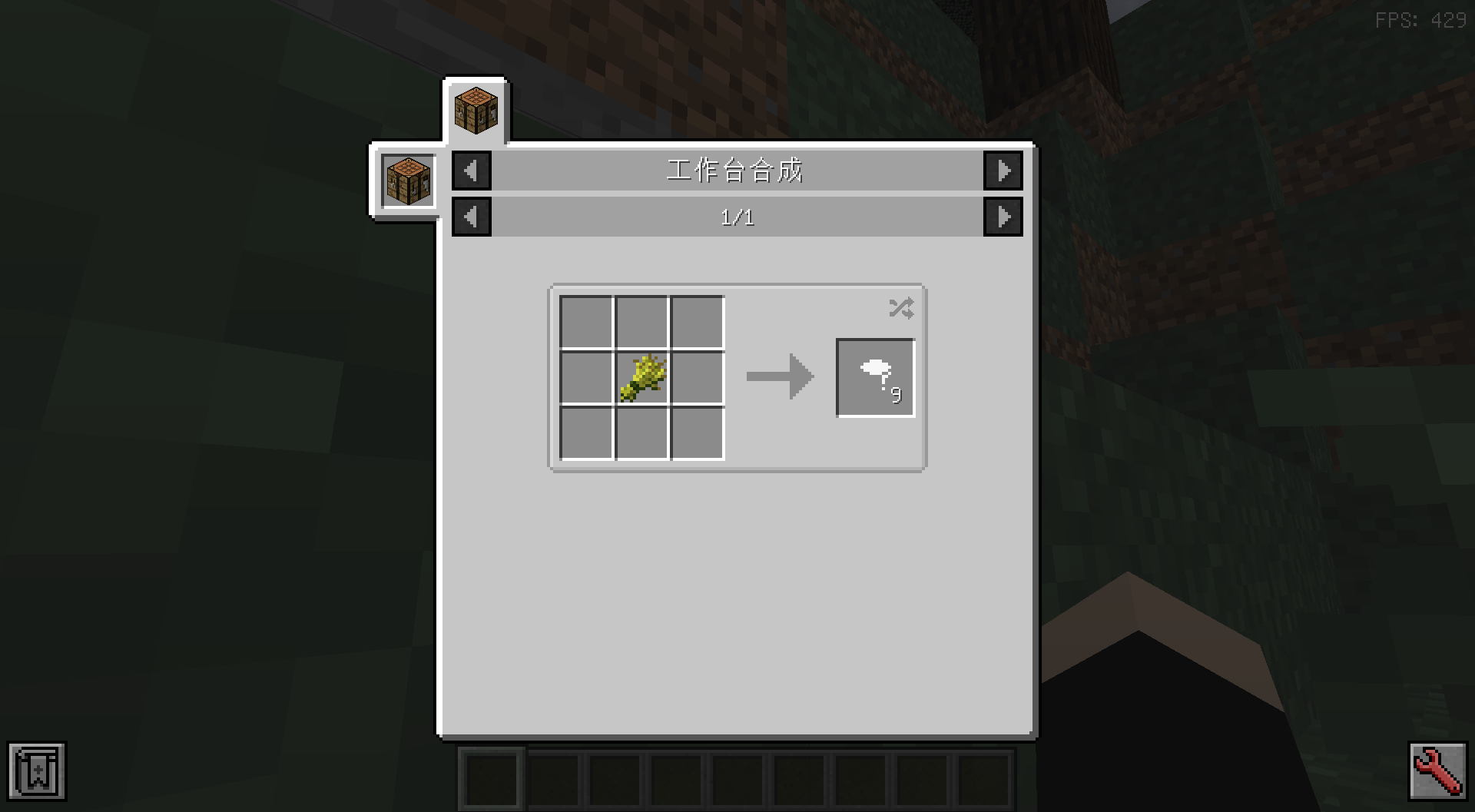Open the red wrench config button
Viewport: 1475px width, 812px height.
[x=1437, y=771]
